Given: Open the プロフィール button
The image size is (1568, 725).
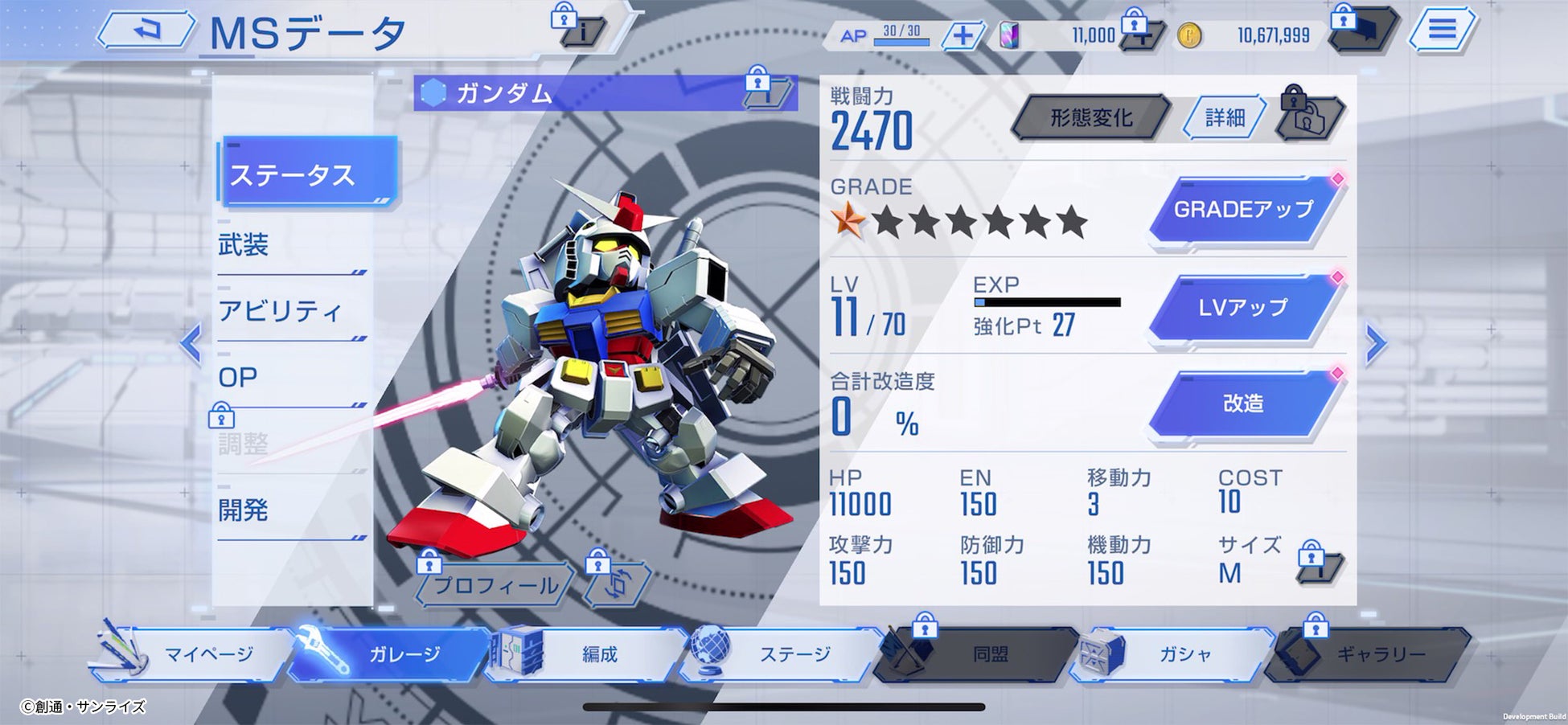Looking at the screenshot, I should [x=495, y=585].
